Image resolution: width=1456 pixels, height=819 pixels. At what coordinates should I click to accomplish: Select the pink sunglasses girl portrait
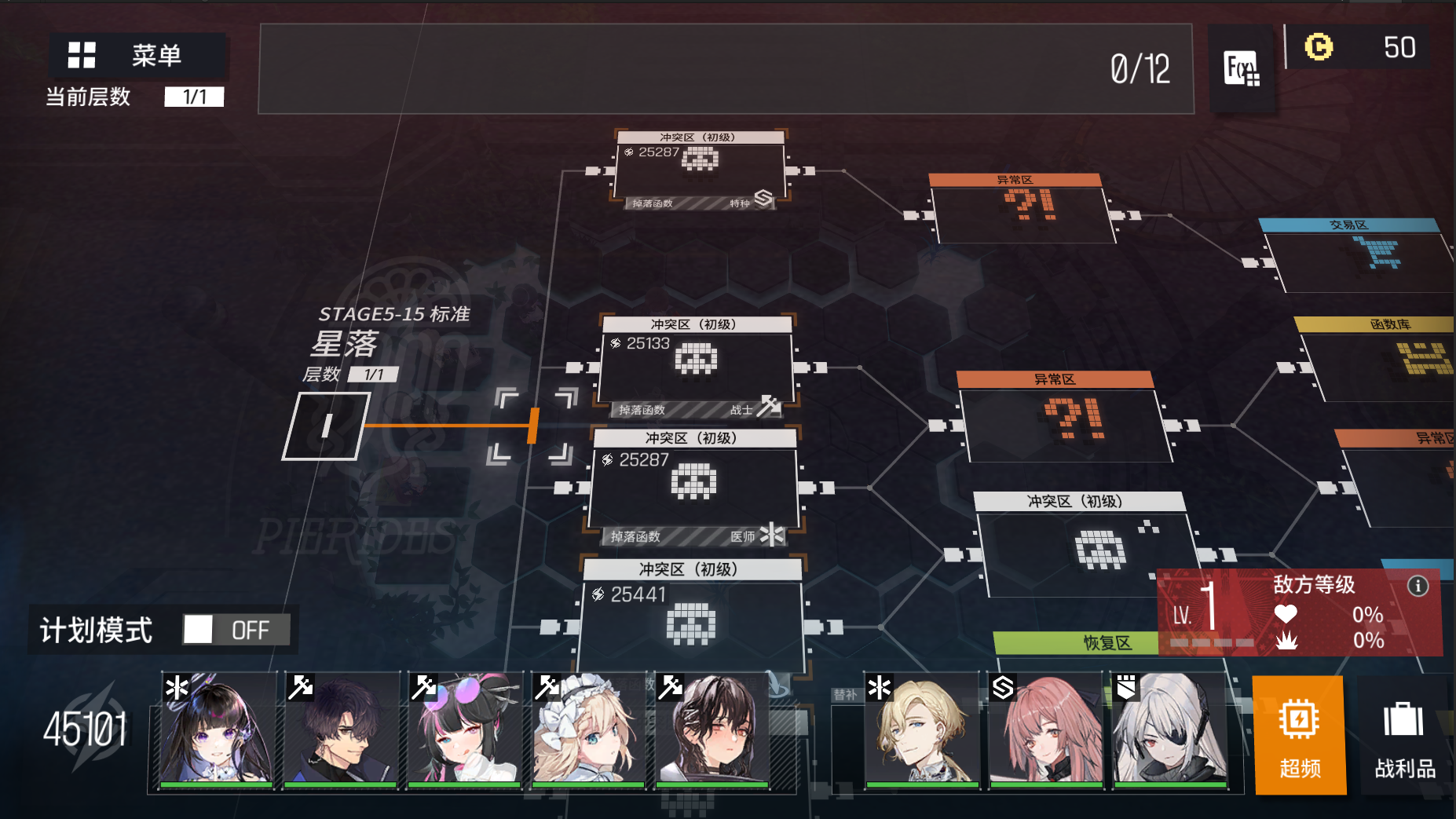pos(463,730)
